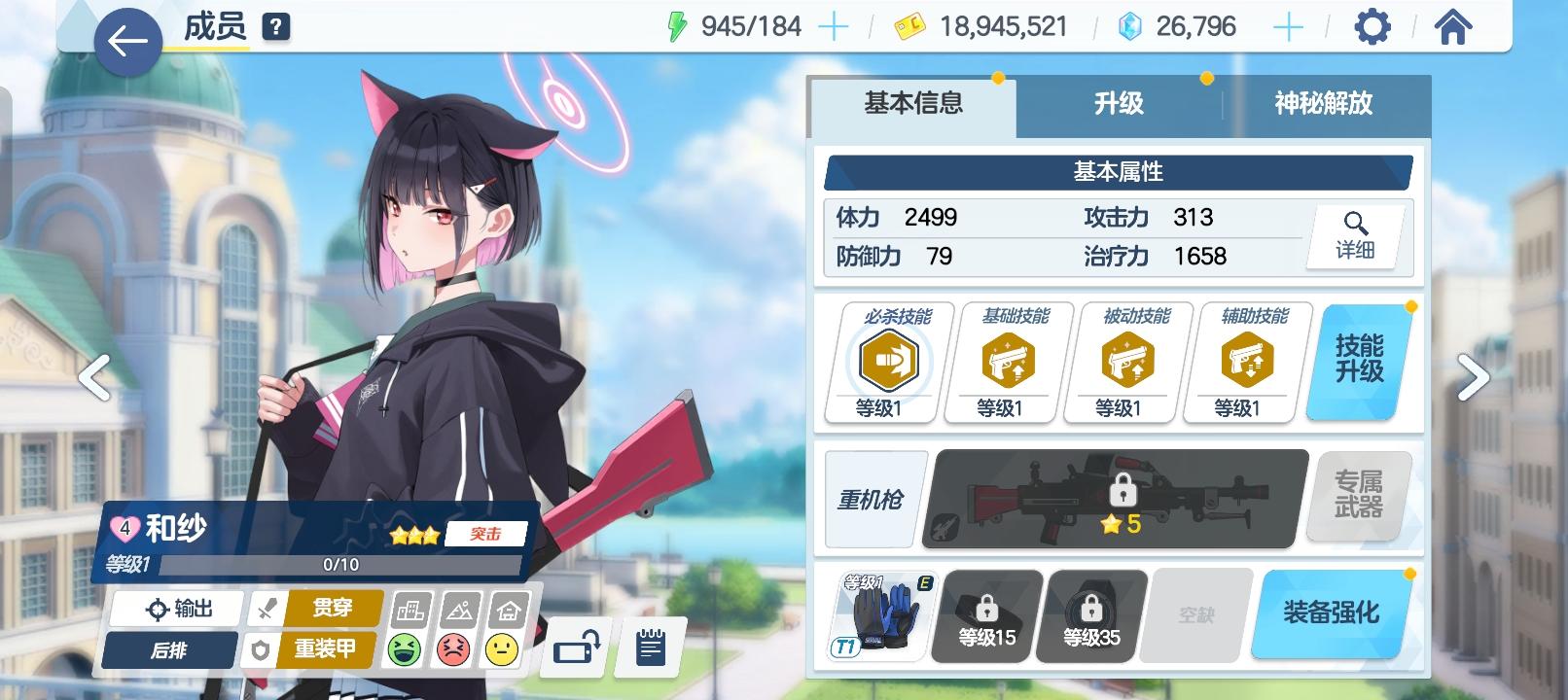Click the lobby unlock icon beside the memo

[574, 645]
